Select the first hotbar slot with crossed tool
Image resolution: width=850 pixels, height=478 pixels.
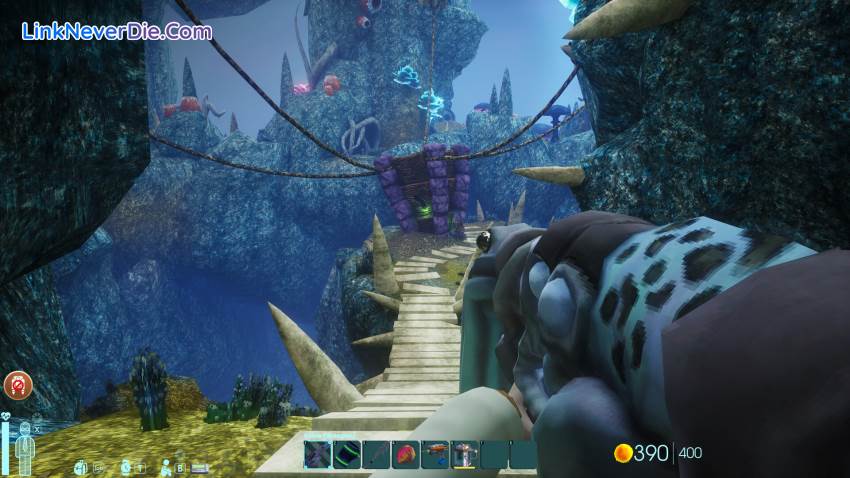(x=318, y=454)
